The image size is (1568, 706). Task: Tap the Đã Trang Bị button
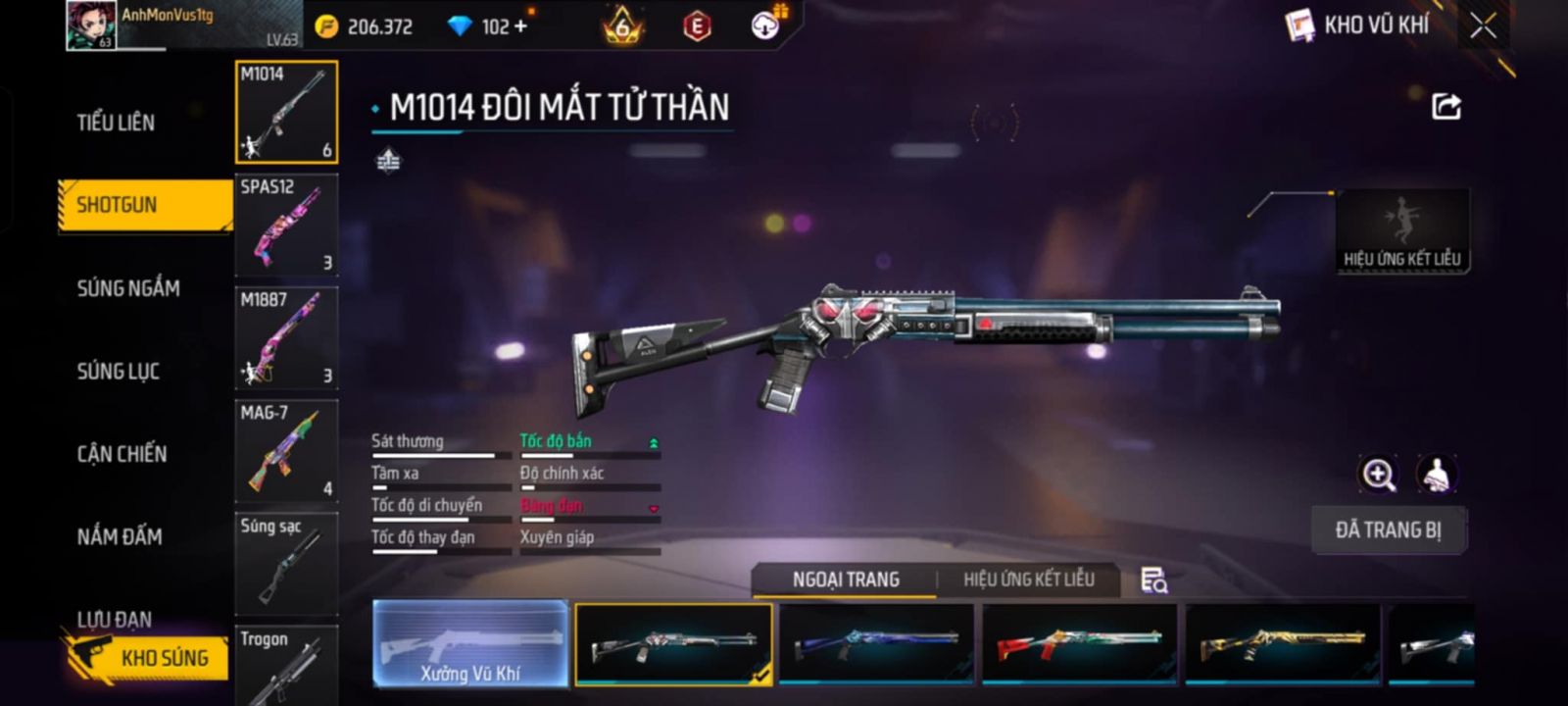1388,530
